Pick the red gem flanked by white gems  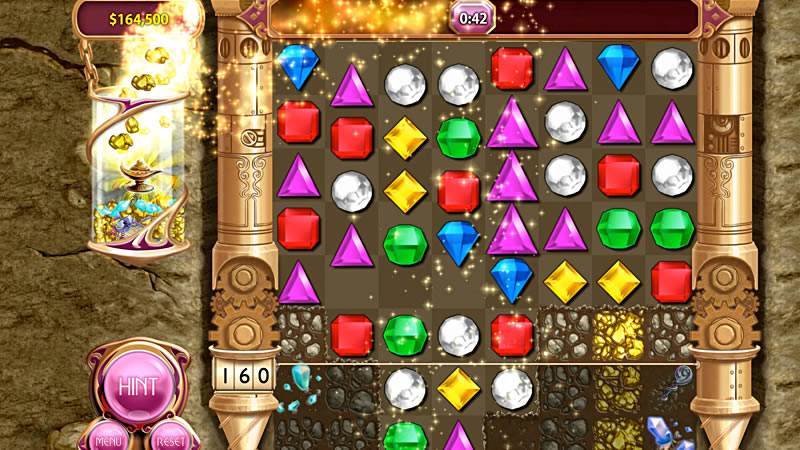(620, 175)
